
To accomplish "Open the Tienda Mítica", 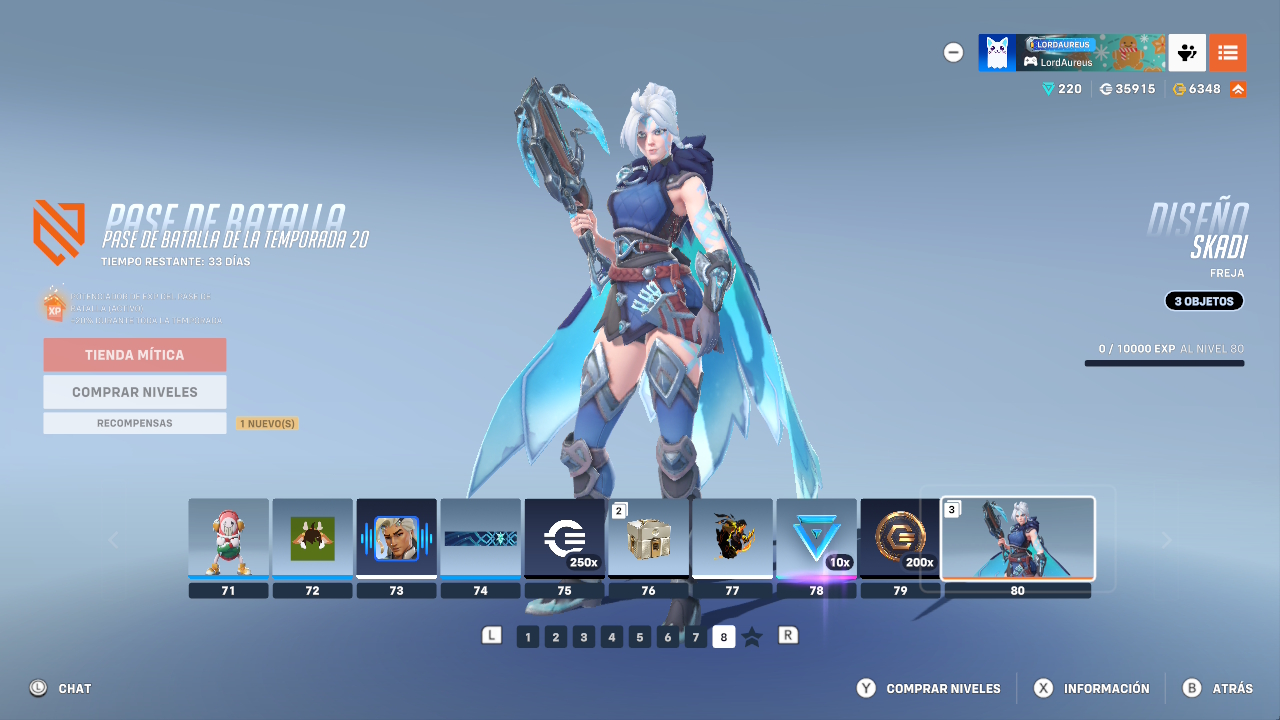I will pos(134,354).
